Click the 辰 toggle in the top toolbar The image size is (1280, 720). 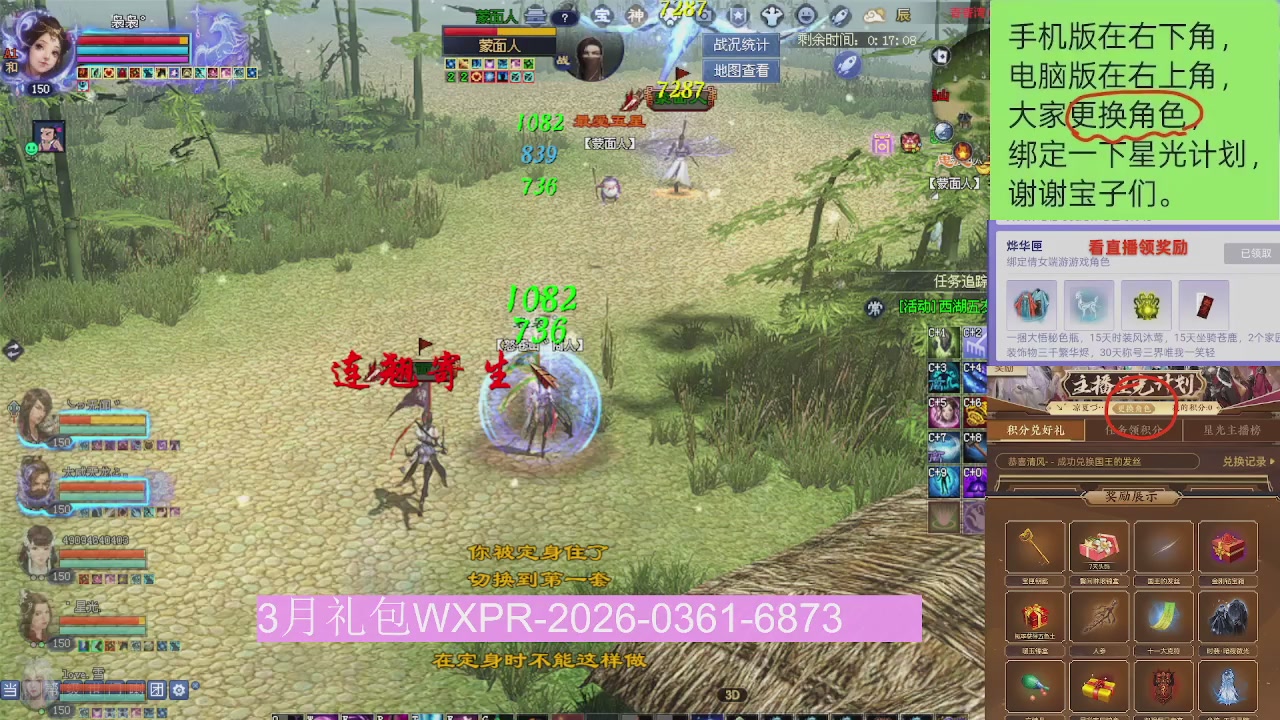click(903, 14)
